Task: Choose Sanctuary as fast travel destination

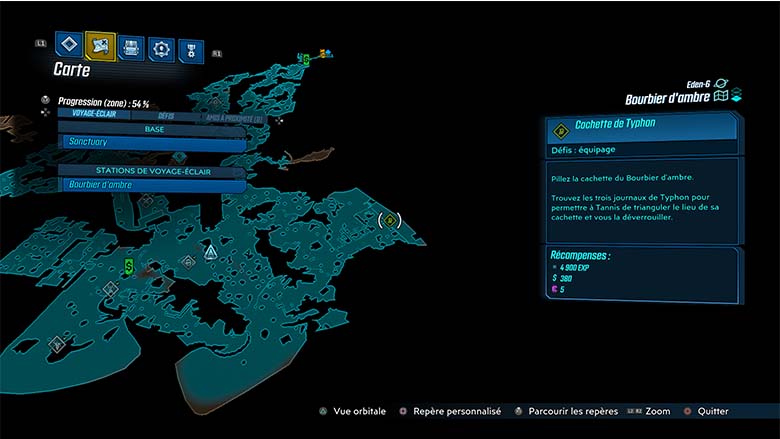Action: click(152, 143)
